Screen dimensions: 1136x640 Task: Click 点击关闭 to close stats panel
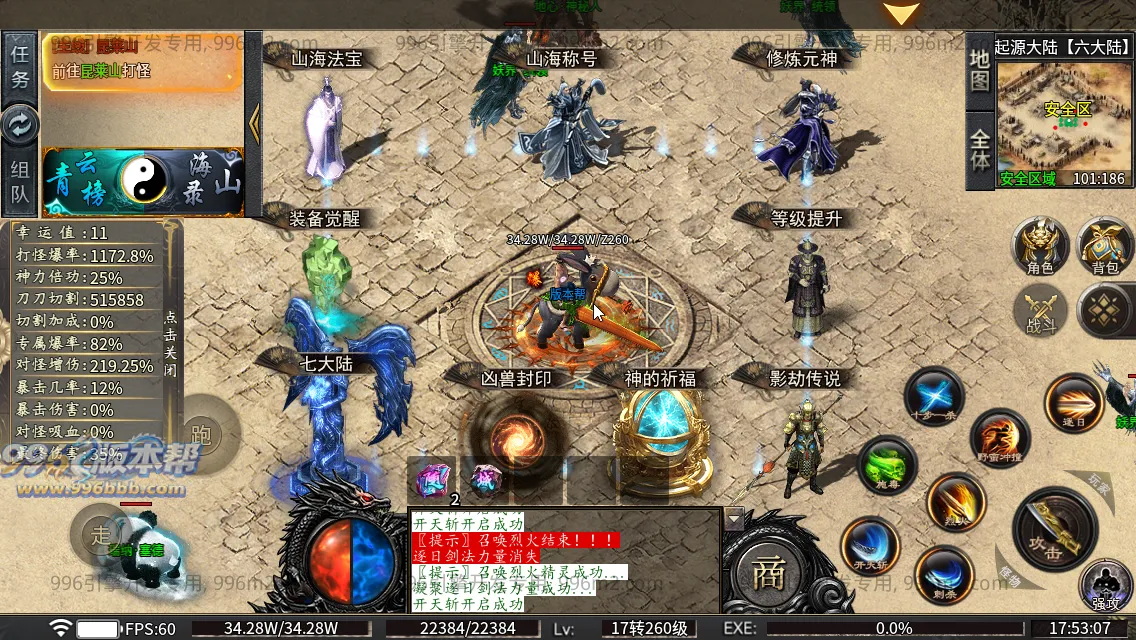tap(171, 343)
